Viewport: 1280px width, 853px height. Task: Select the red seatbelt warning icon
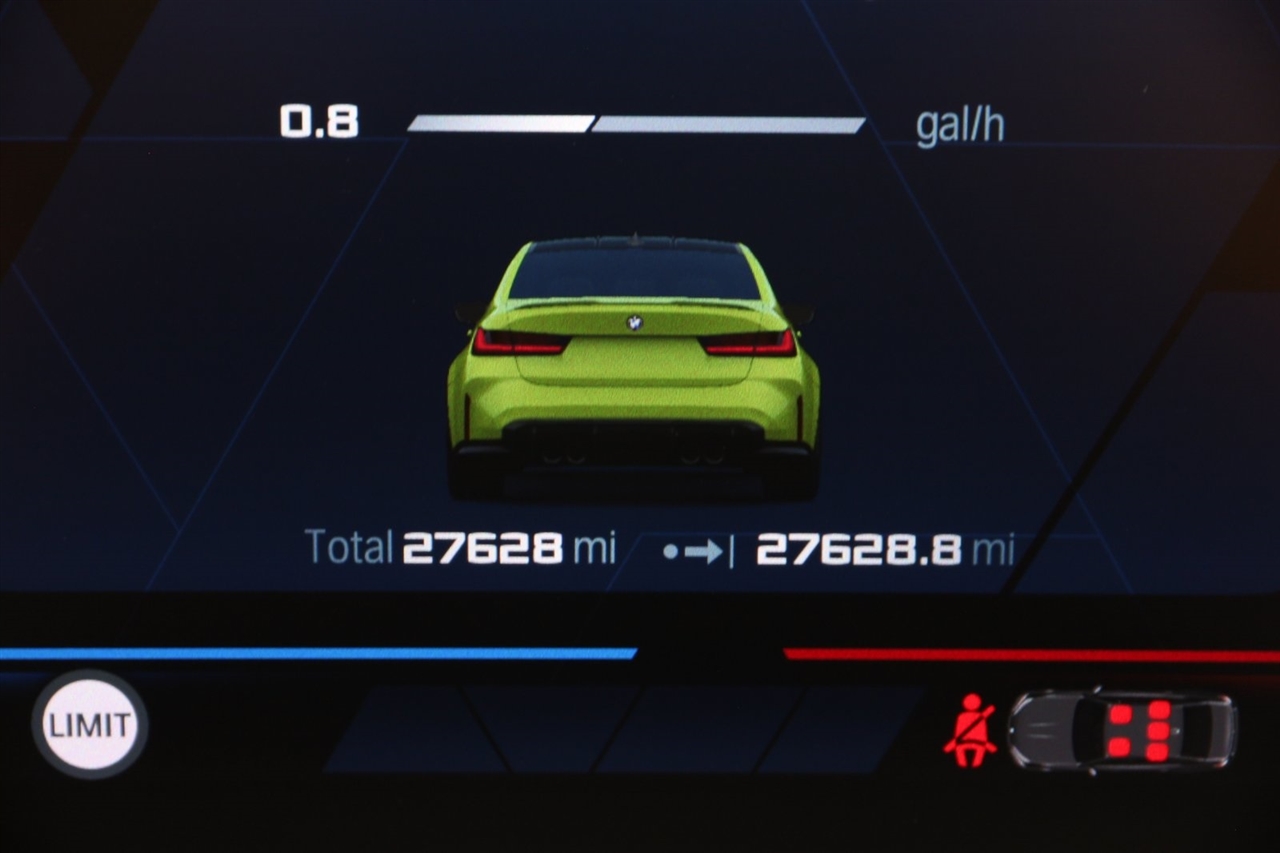pos(969,729)
